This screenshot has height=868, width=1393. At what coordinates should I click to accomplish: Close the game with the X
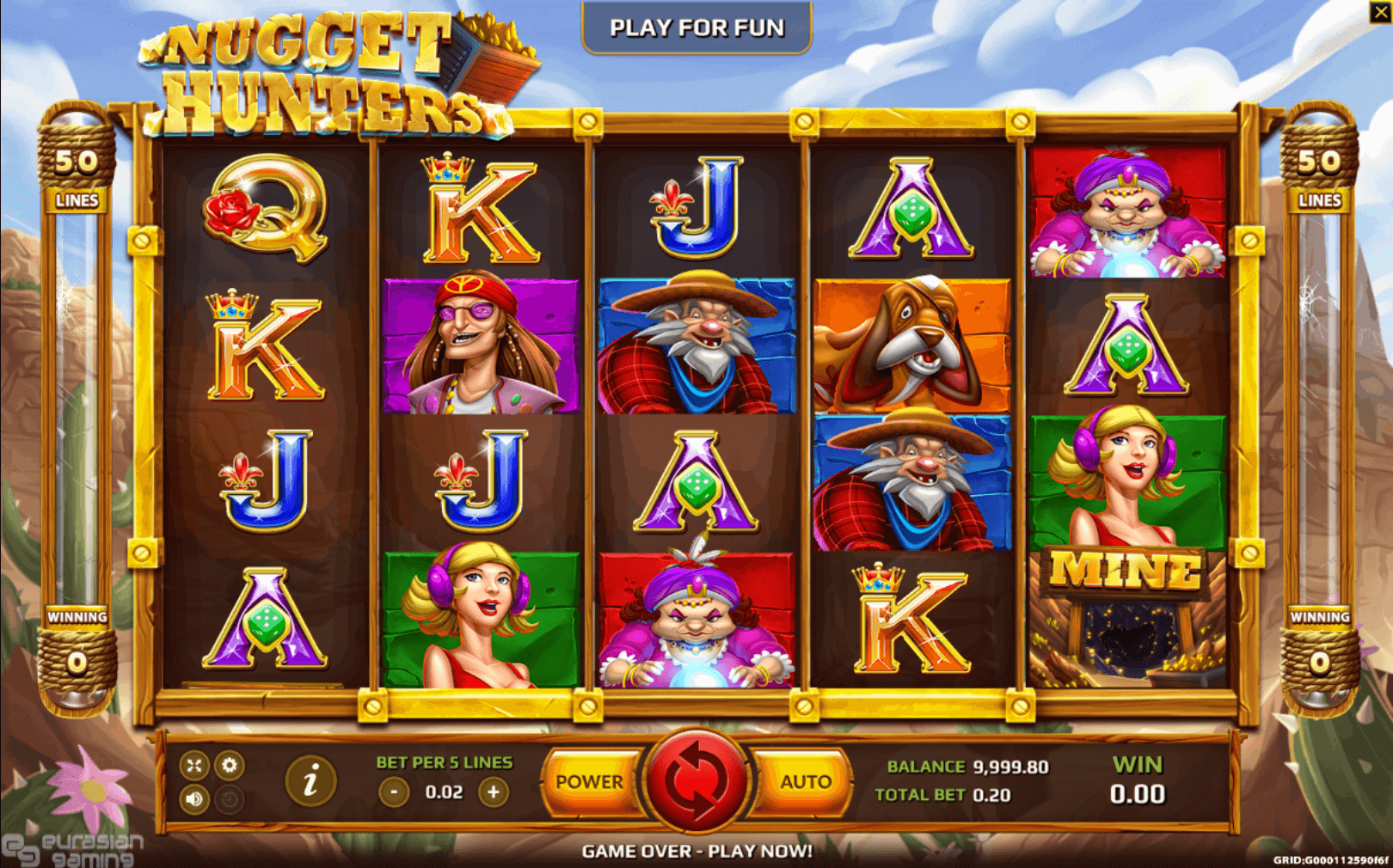(1378, 11)
